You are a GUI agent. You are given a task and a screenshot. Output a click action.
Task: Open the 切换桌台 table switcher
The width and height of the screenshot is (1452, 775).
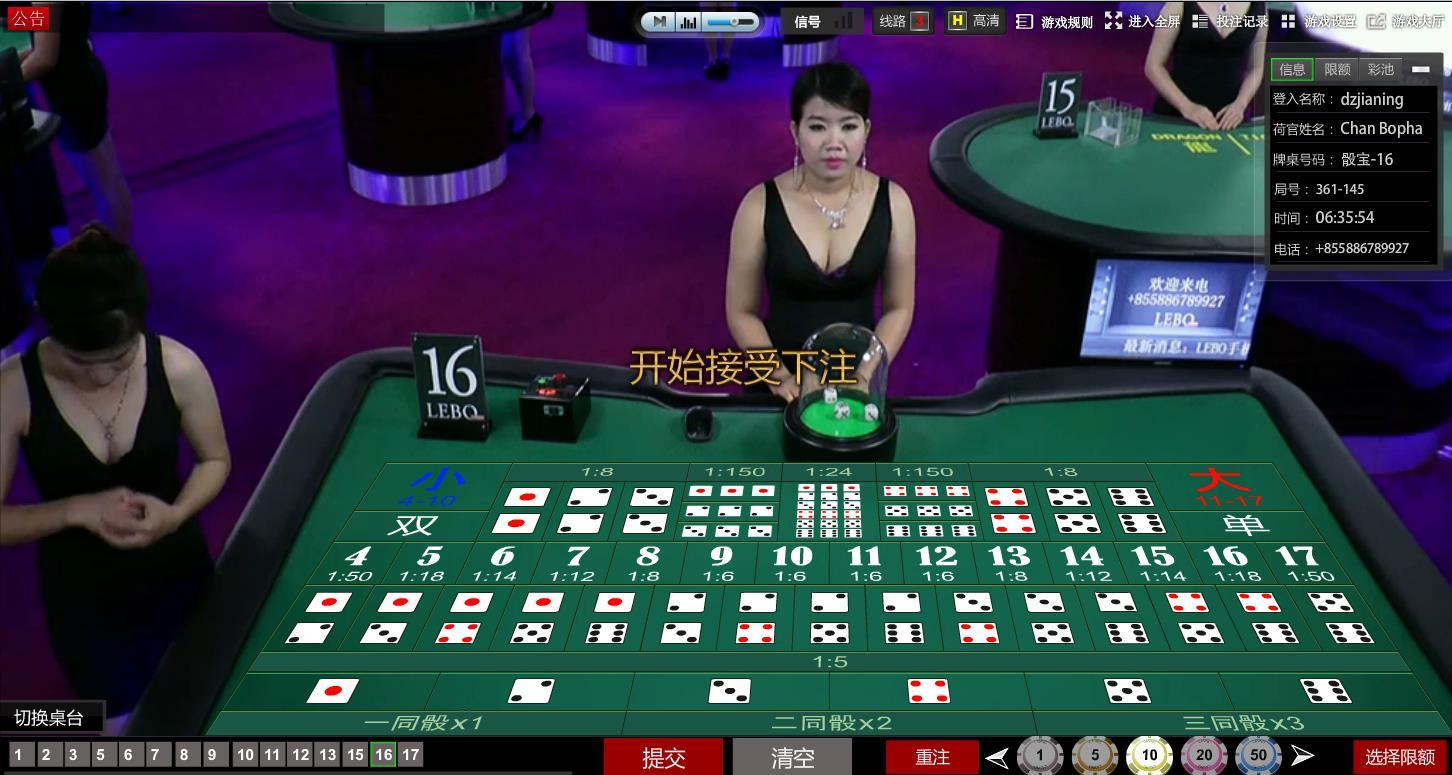(x=49, y=717)
